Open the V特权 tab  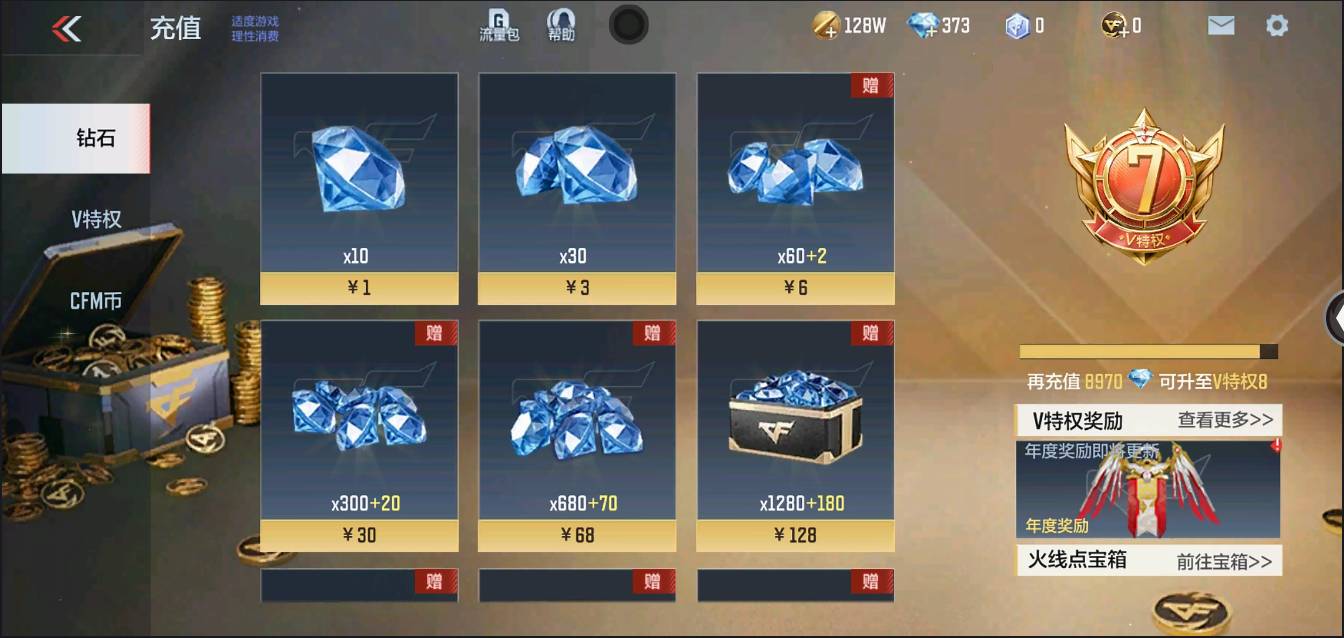[x=96, y=219]
